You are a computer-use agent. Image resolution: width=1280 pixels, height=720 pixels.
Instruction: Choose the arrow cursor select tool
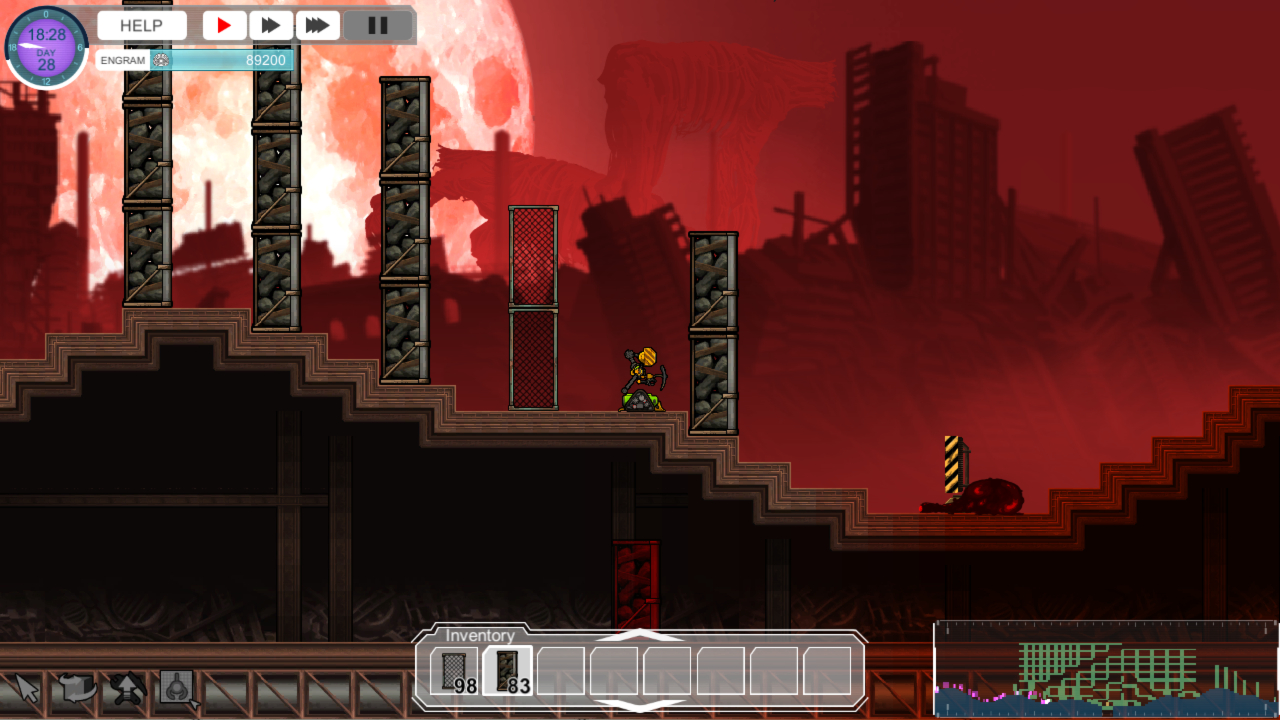(x=27, y=688)
